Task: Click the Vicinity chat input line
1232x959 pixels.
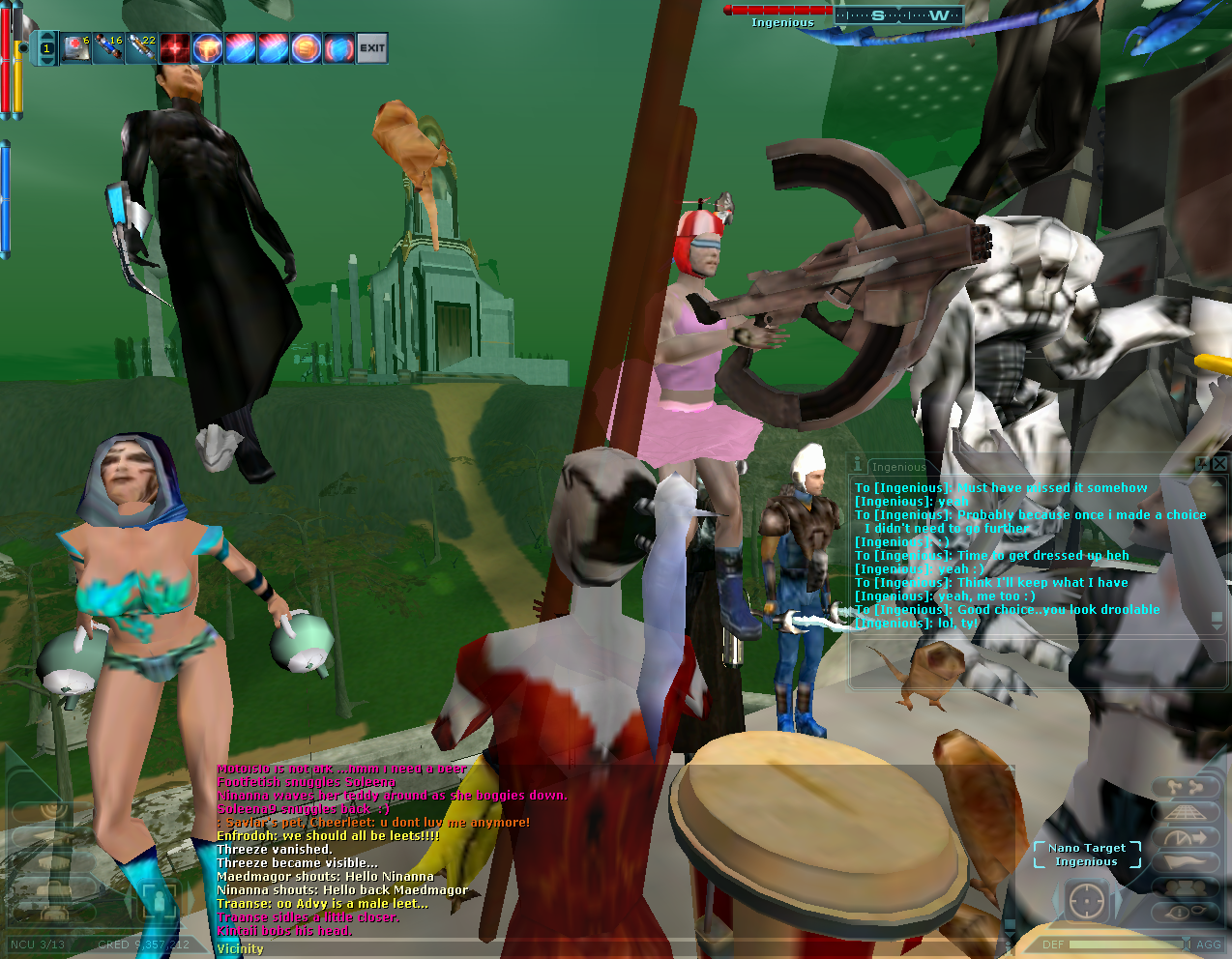Action: pyautogui.click(x=580, y=948)
